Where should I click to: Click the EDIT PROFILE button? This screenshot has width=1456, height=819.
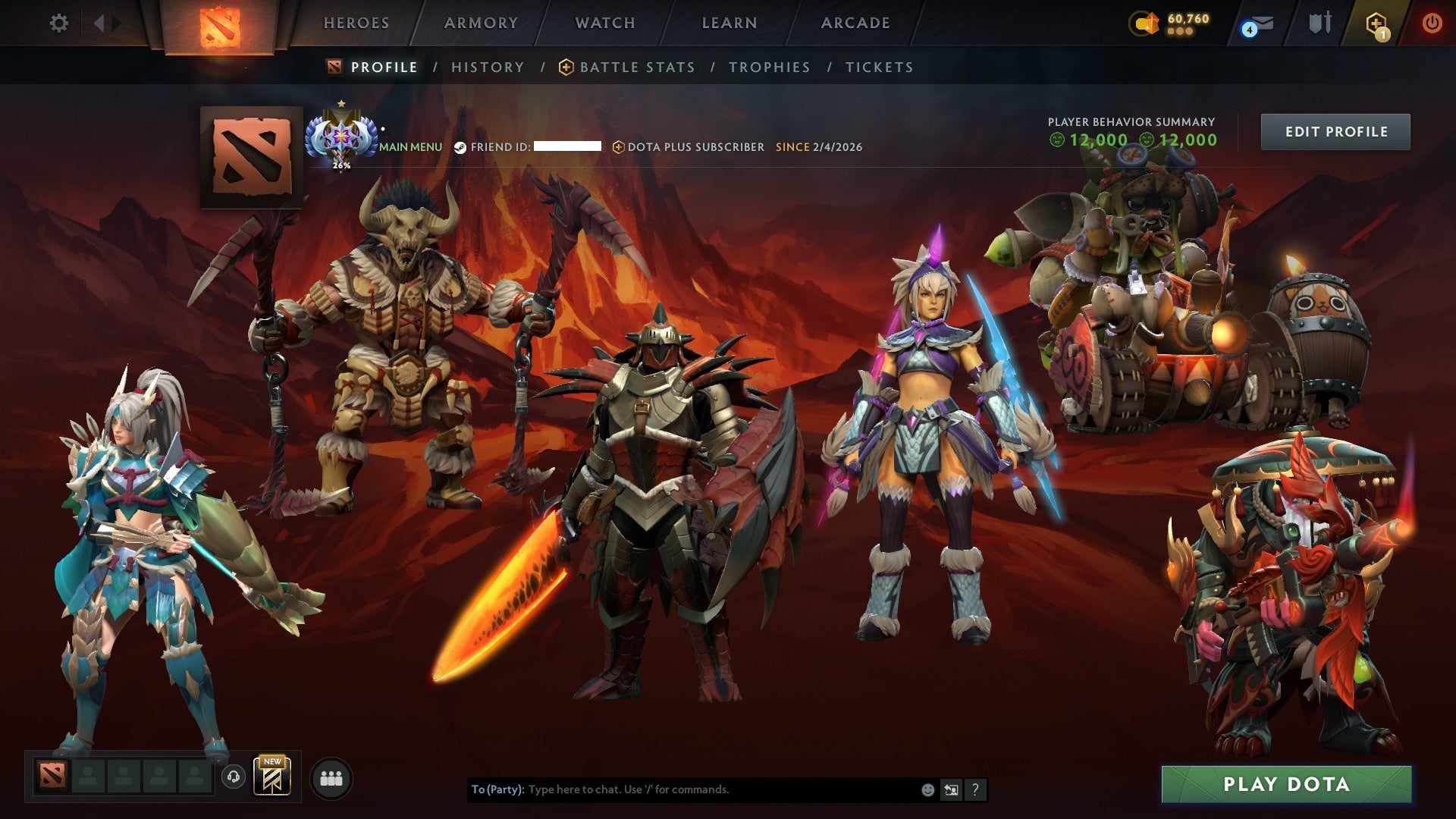(x=1335, y=131)
